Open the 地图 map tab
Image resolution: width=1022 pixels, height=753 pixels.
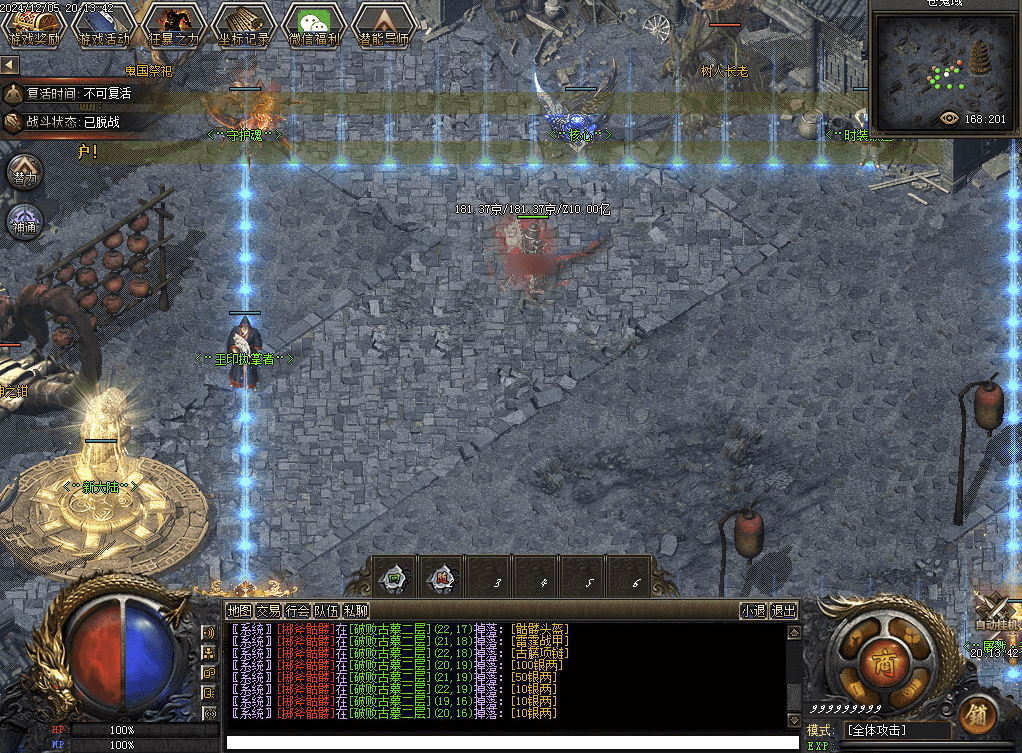pos(239,610)
